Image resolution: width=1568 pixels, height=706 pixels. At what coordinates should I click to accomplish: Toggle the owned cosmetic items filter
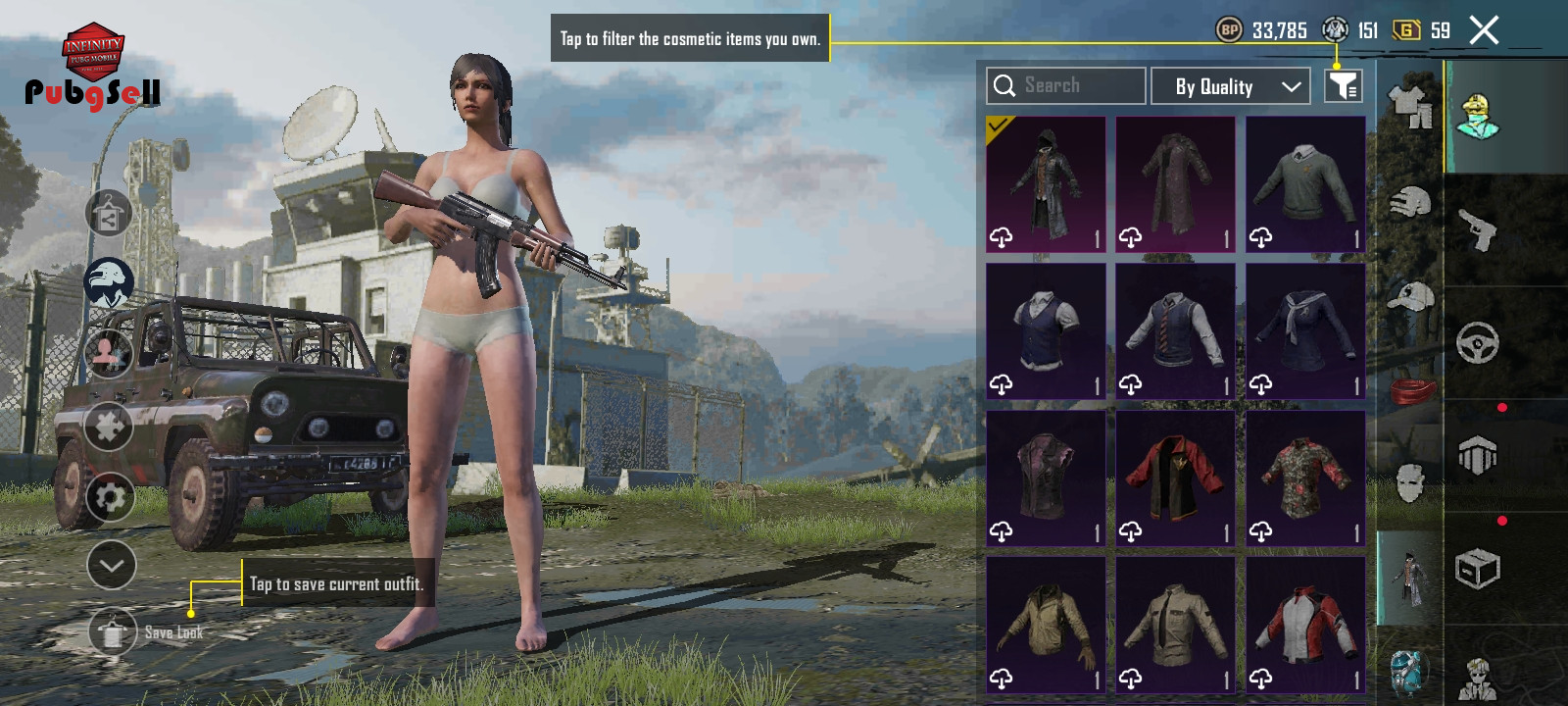[1343, 86]
